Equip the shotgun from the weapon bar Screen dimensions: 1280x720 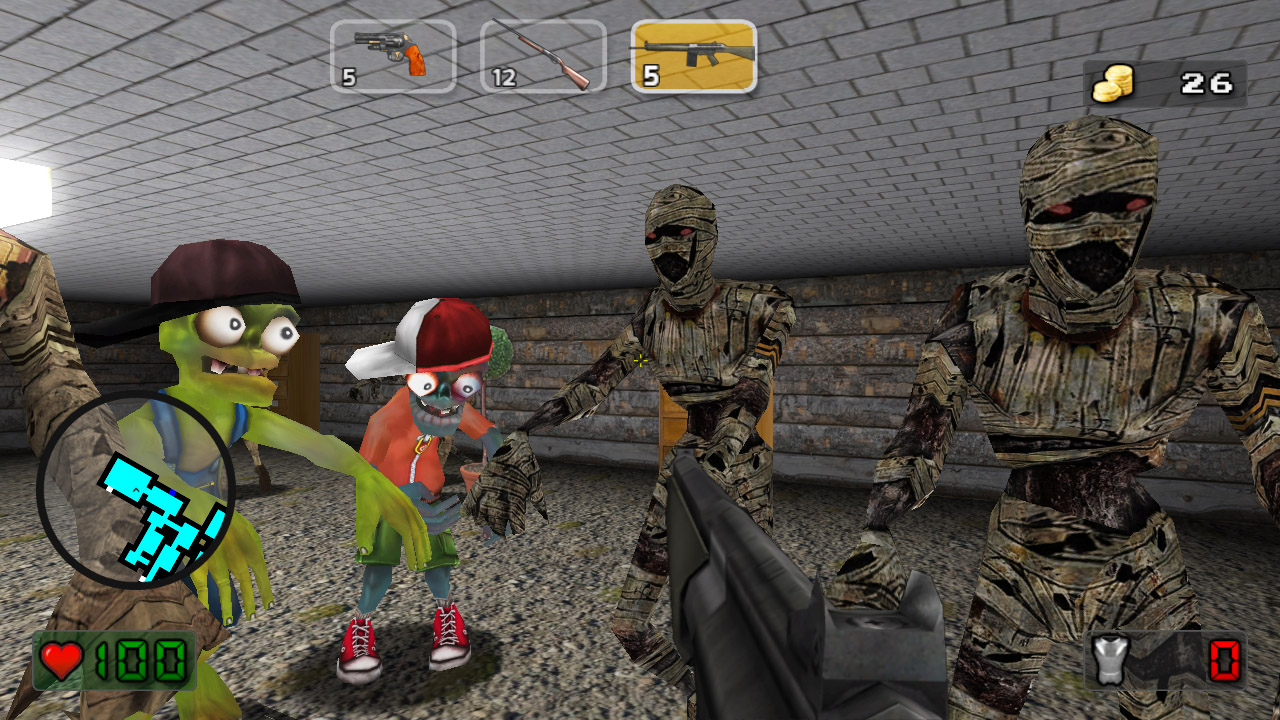pos(543,55)
